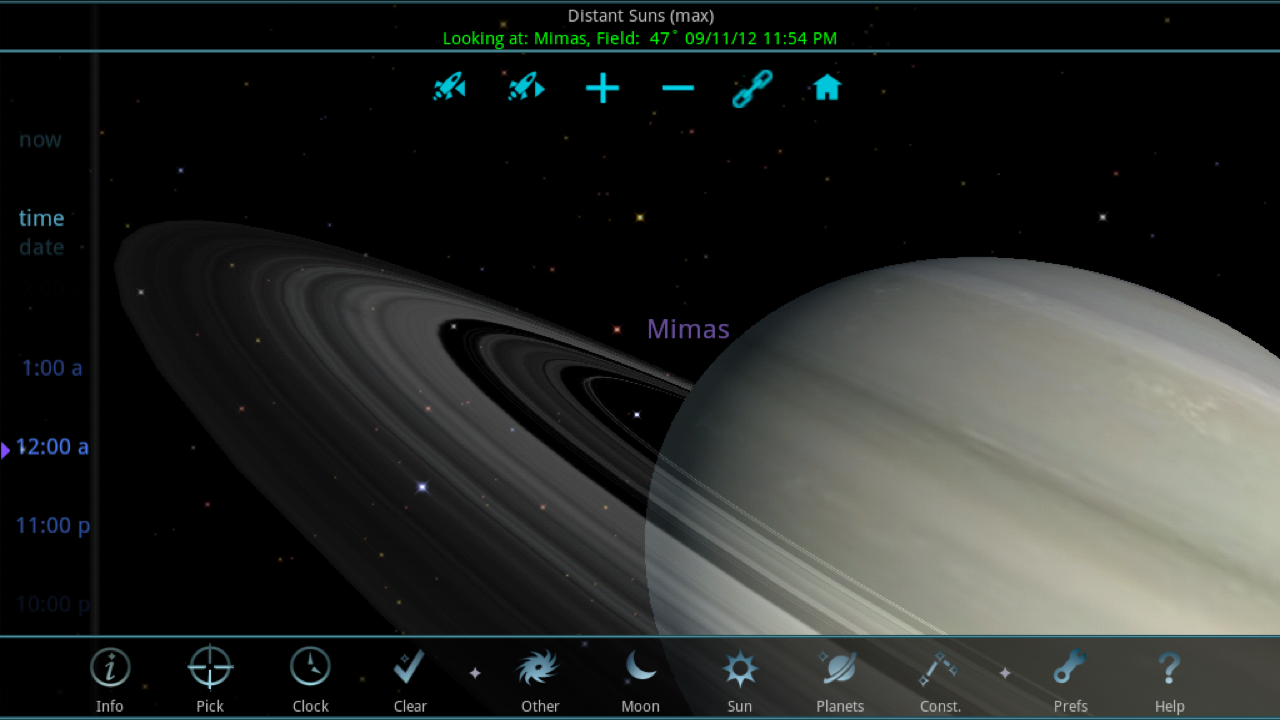Toggle the chain link icon
Screen dimensions: 1280x720
point(751,88)
